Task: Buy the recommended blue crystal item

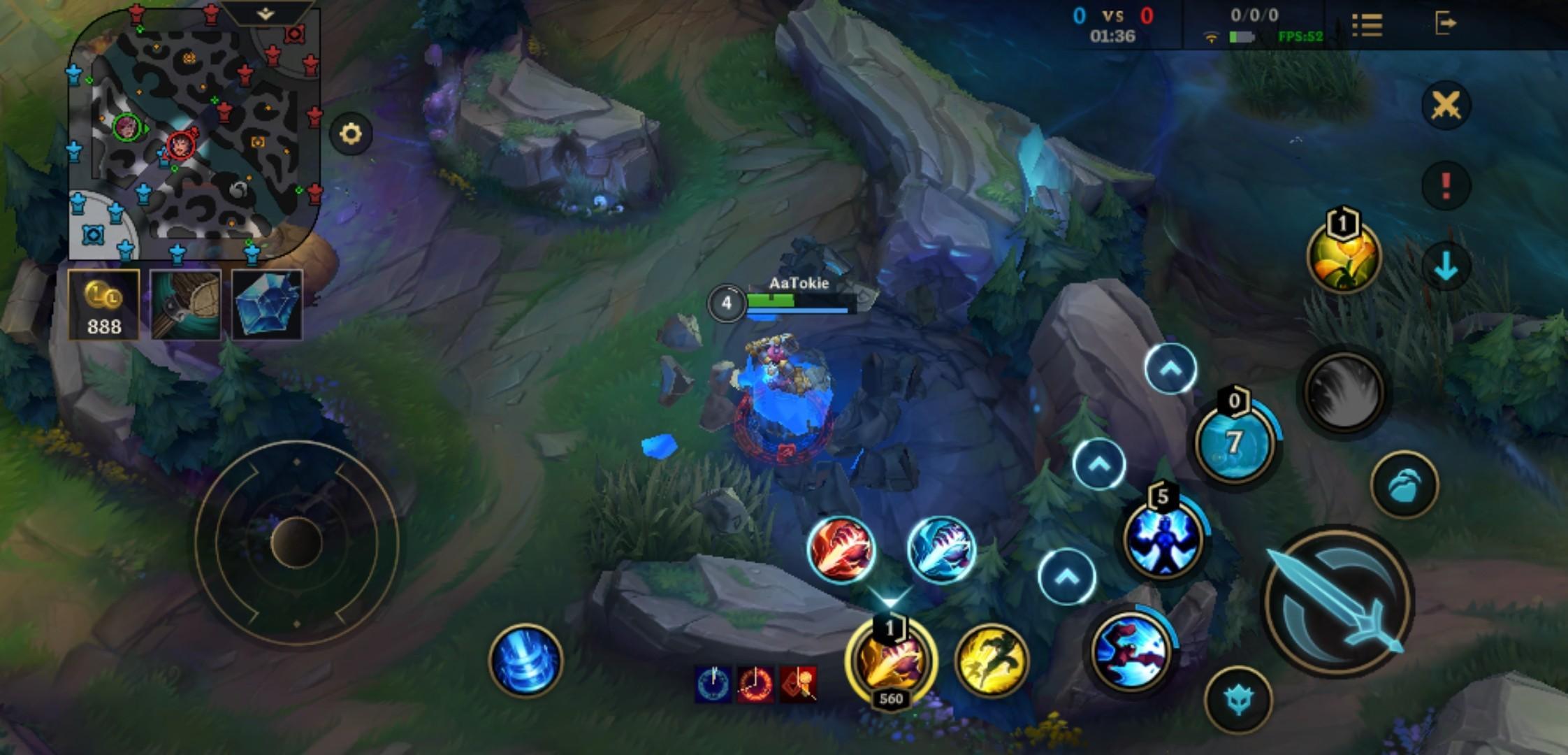Action: [x=267, y=305]
